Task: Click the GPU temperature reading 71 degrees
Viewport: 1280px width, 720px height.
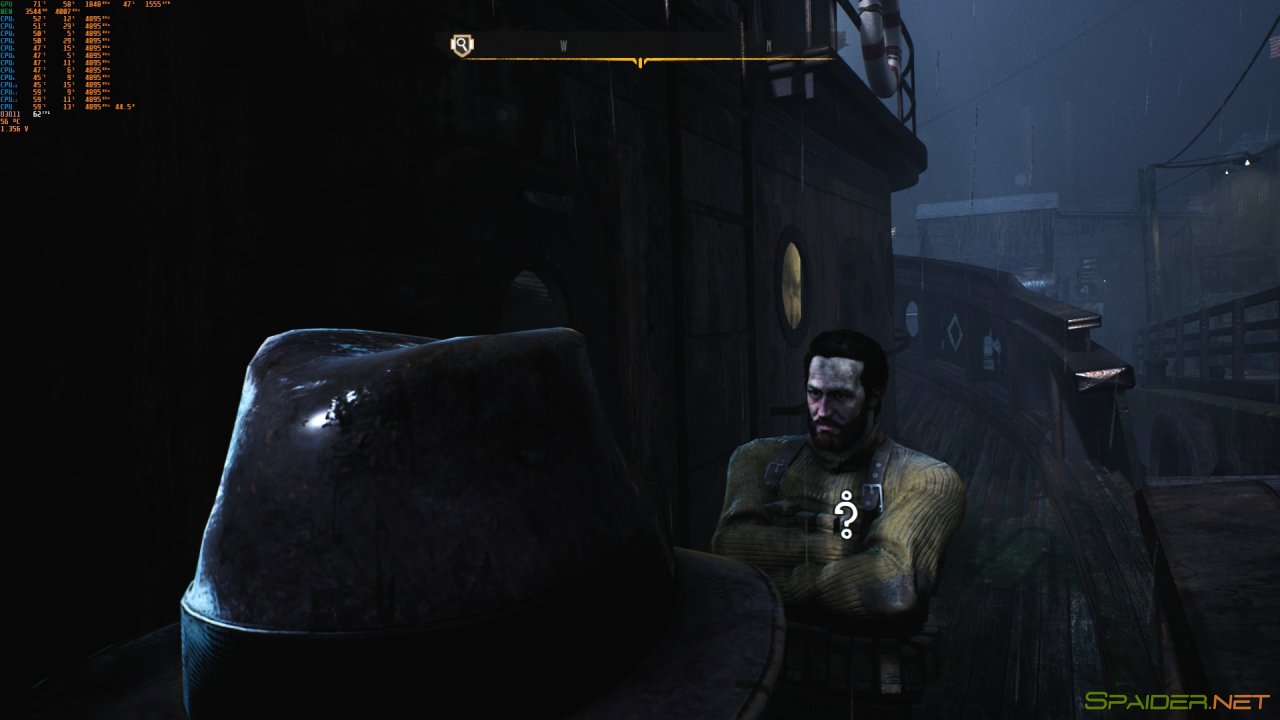Action: point(37,4)
